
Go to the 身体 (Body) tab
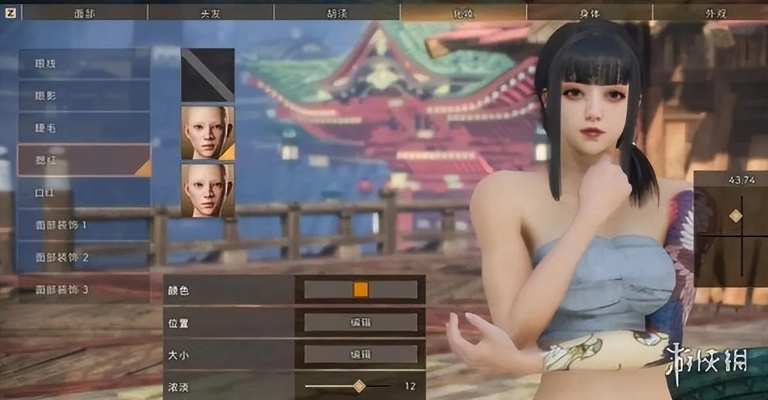pos(589,12)
